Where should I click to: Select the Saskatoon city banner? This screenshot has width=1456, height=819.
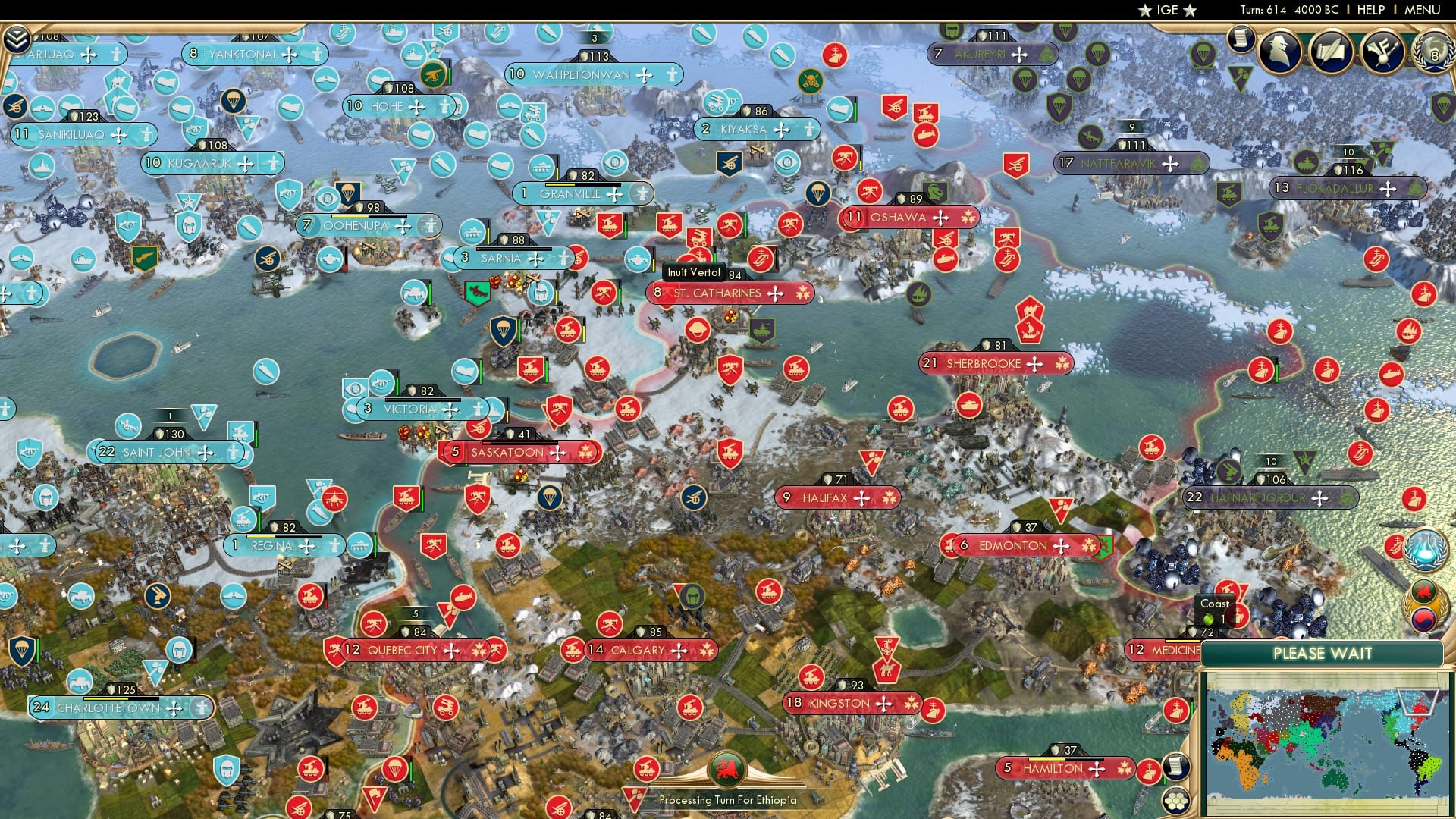point(508,451)
